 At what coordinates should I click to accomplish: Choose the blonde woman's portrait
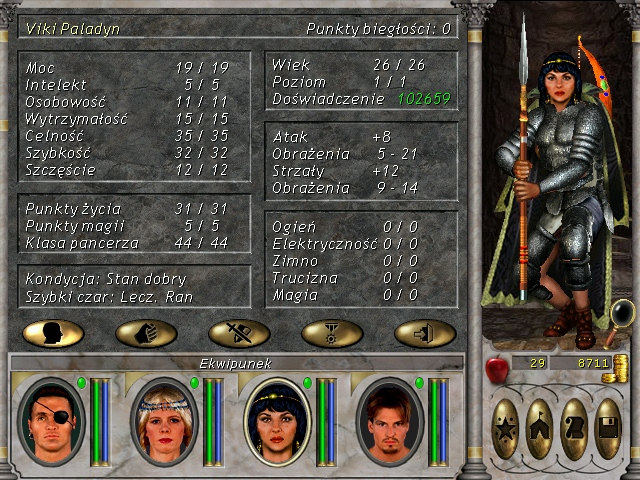pyautogui.click(x=164, y=422)
